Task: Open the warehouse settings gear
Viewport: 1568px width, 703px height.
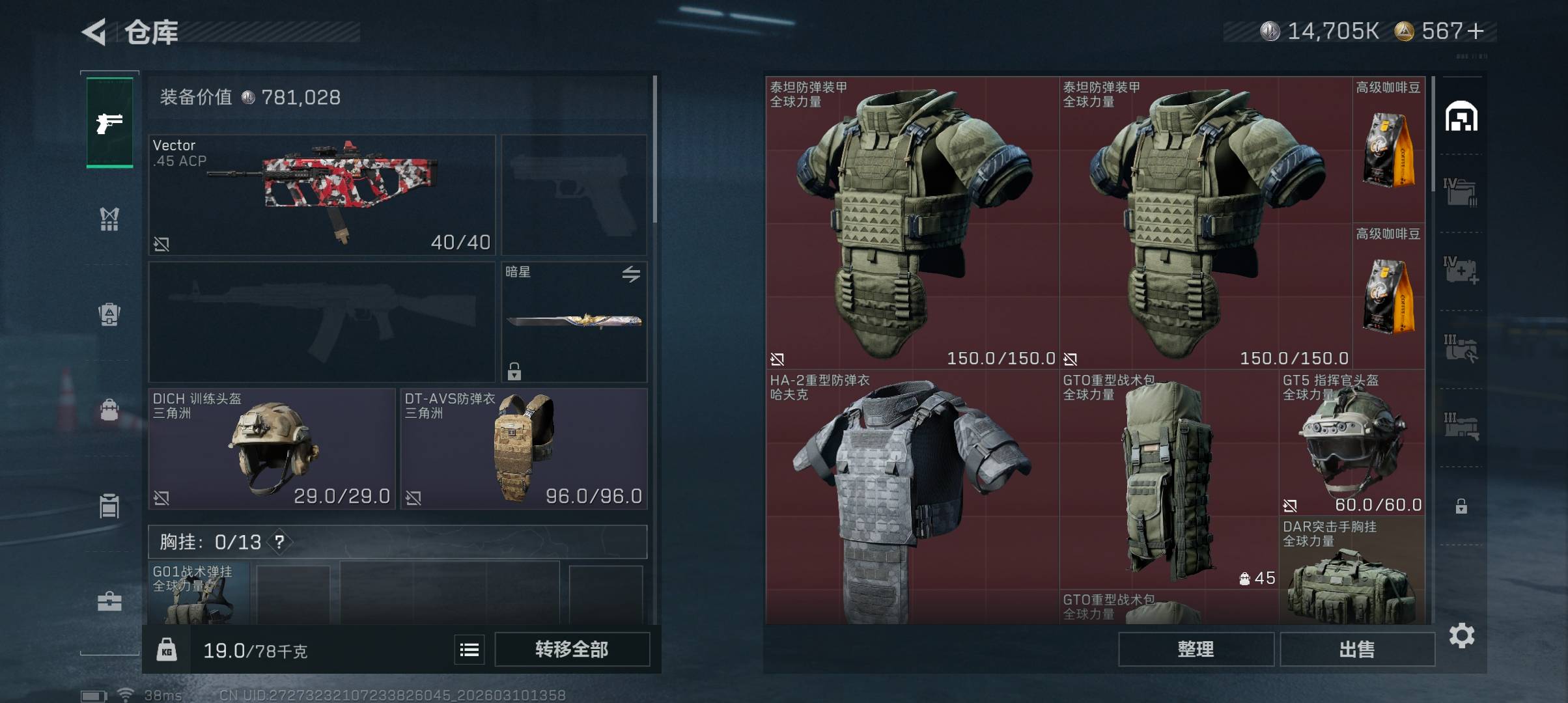Action: click(x=1462, y=635)
